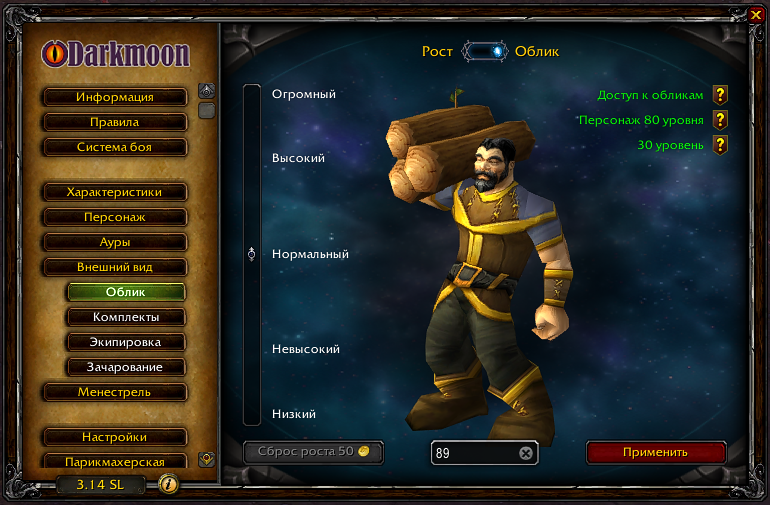Image resolution: width=770 pixels, height=505 pixels.
Task: Show help for Доступ к обликам
Action: point(719,95)
